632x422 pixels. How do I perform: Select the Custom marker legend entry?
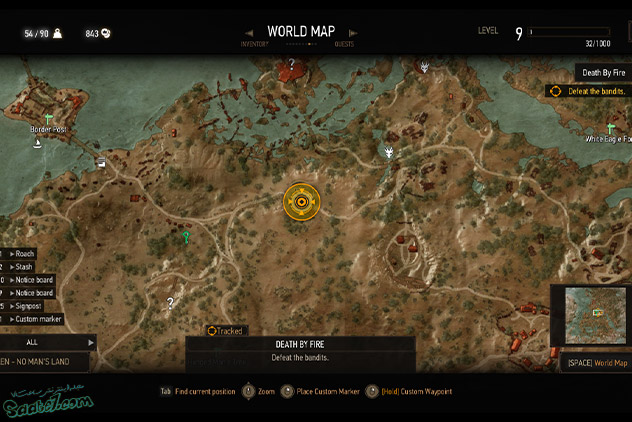pyautogui.click(x=38, y=319)
